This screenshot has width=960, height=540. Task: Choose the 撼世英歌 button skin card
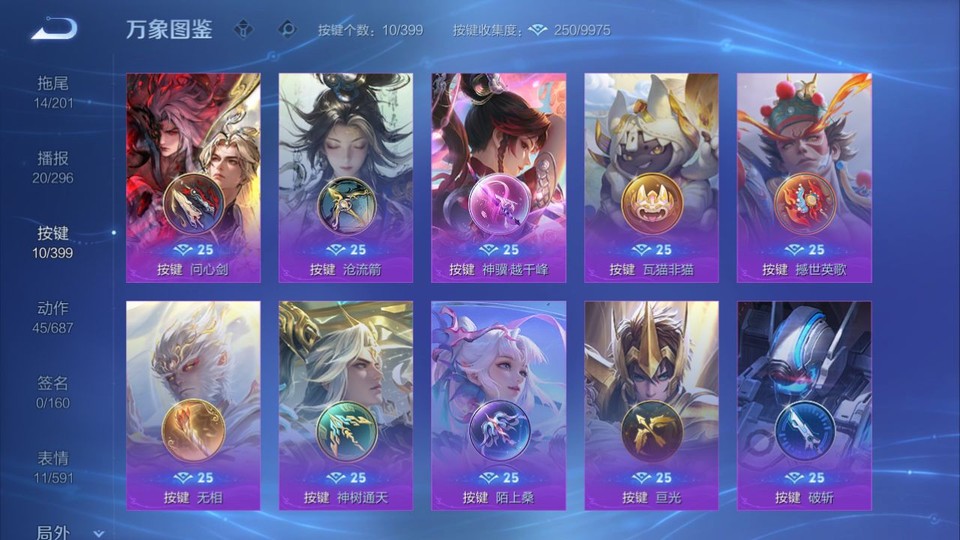804,178
